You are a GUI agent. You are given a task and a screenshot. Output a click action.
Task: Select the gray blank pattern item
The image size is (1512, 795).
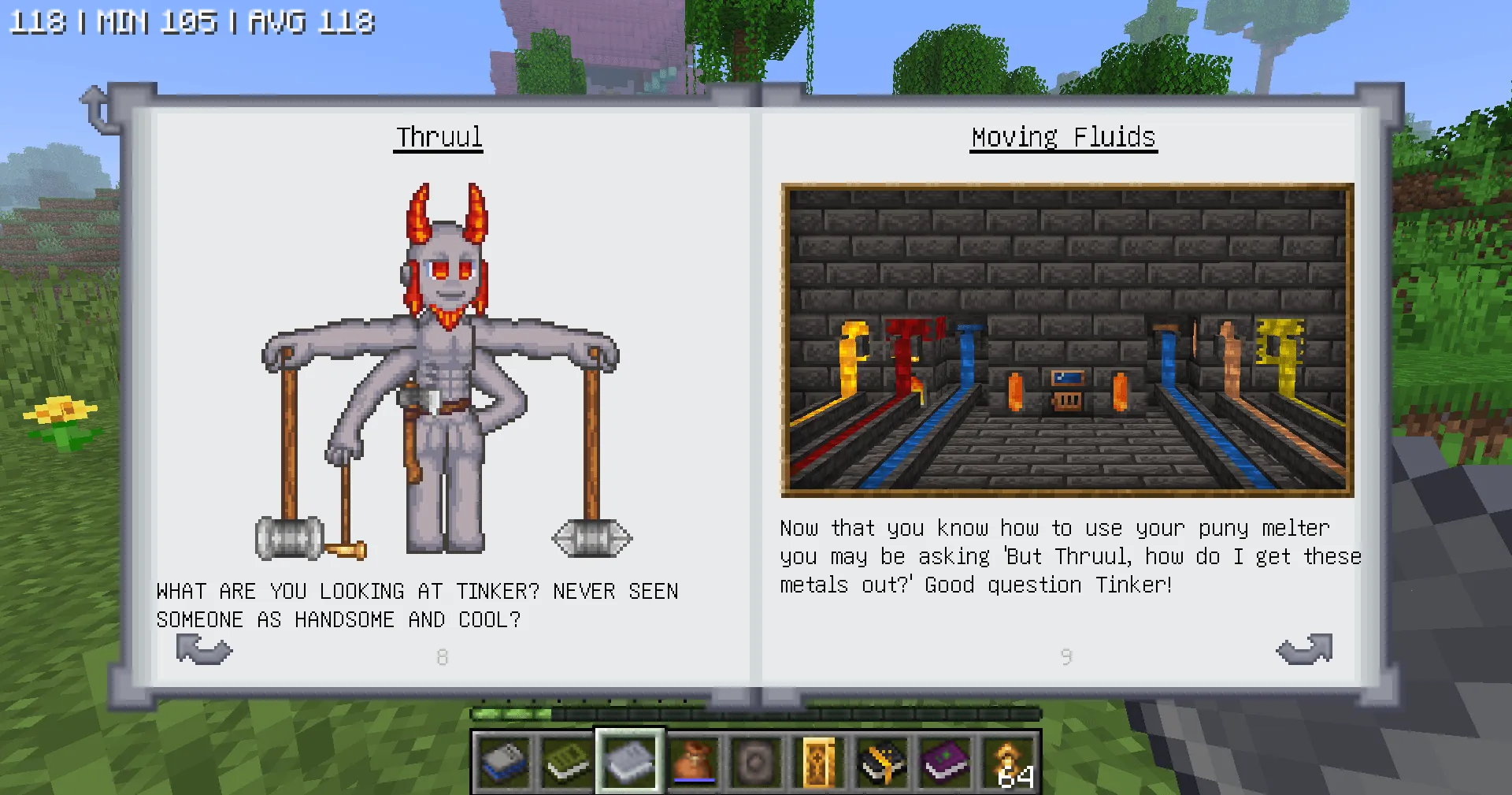[756, 762]
